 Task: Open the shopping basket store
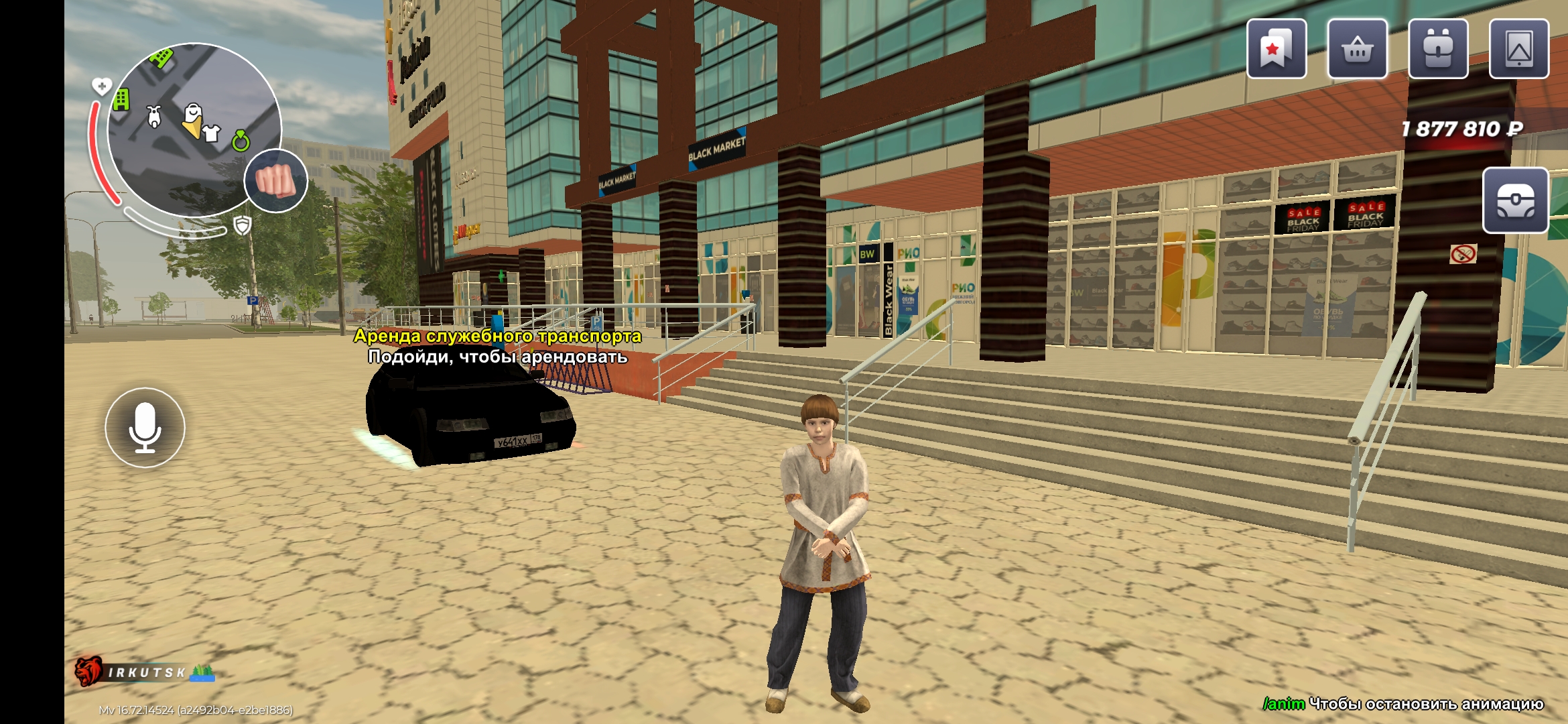1357,49
